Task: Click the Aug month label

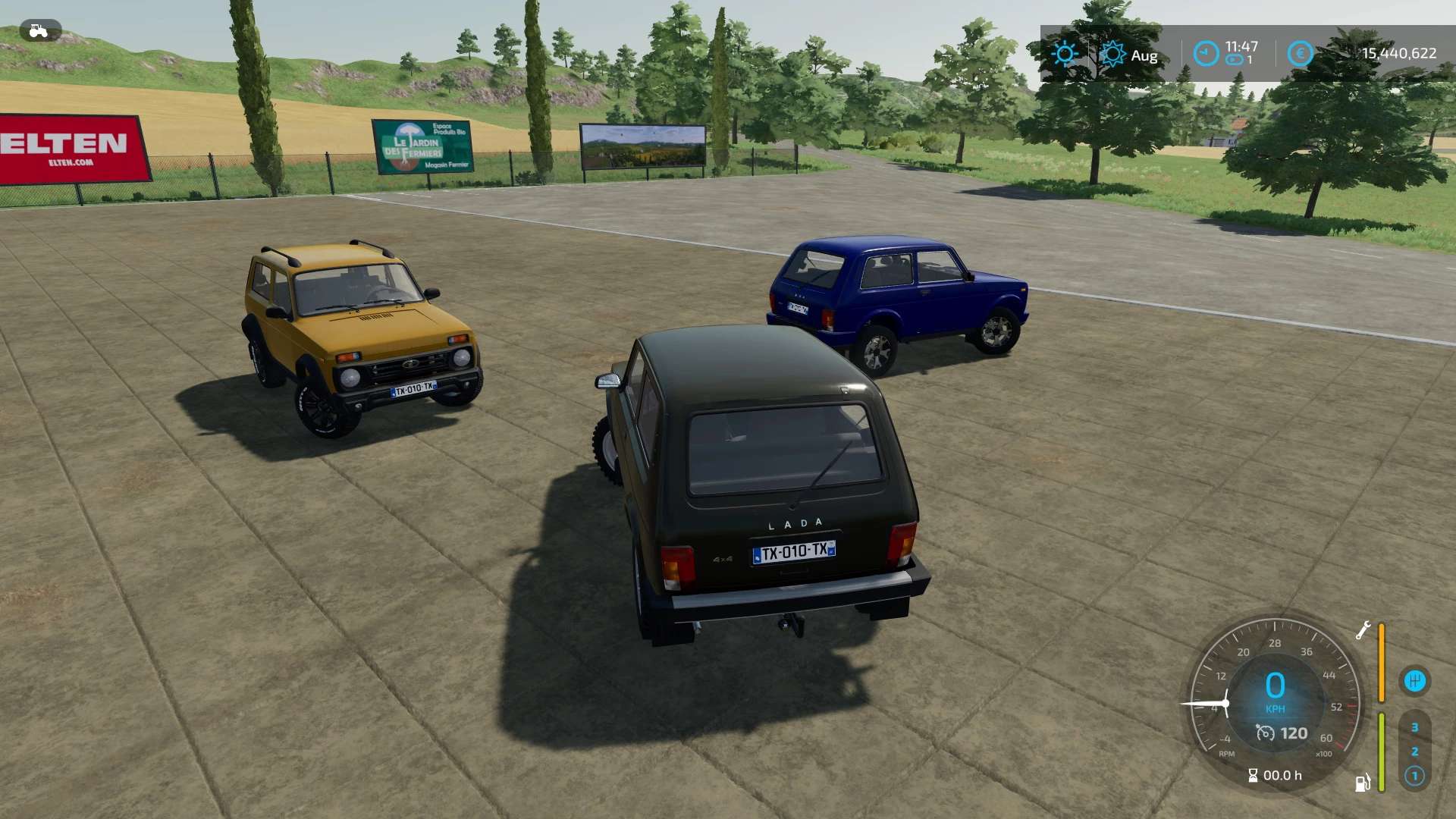Action: [x=1144, y=55]
